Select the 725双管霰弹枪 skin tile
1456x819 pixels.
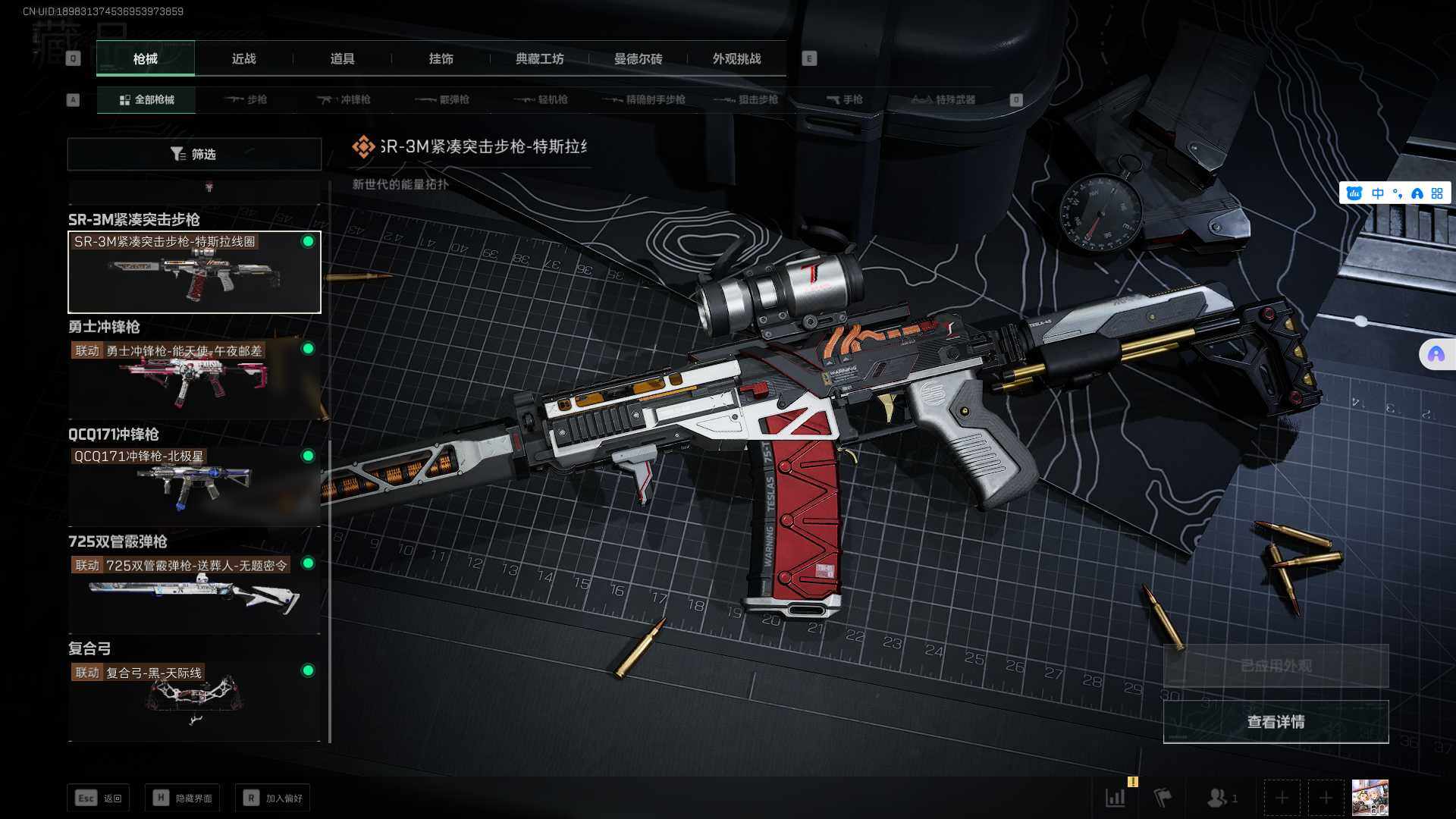coord(194,594)
